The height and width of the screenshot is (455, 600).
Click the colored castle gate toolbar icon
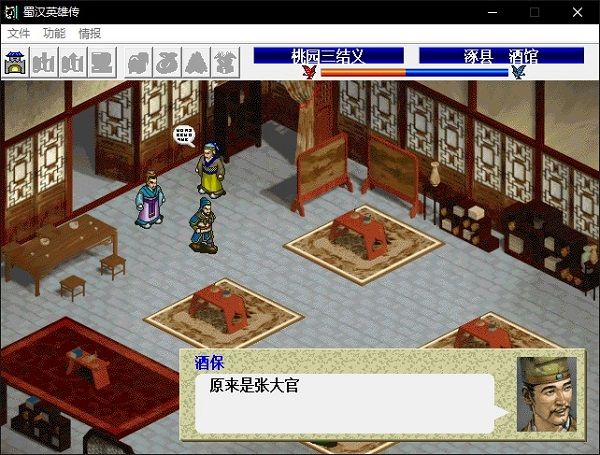(x=17, y=63)
